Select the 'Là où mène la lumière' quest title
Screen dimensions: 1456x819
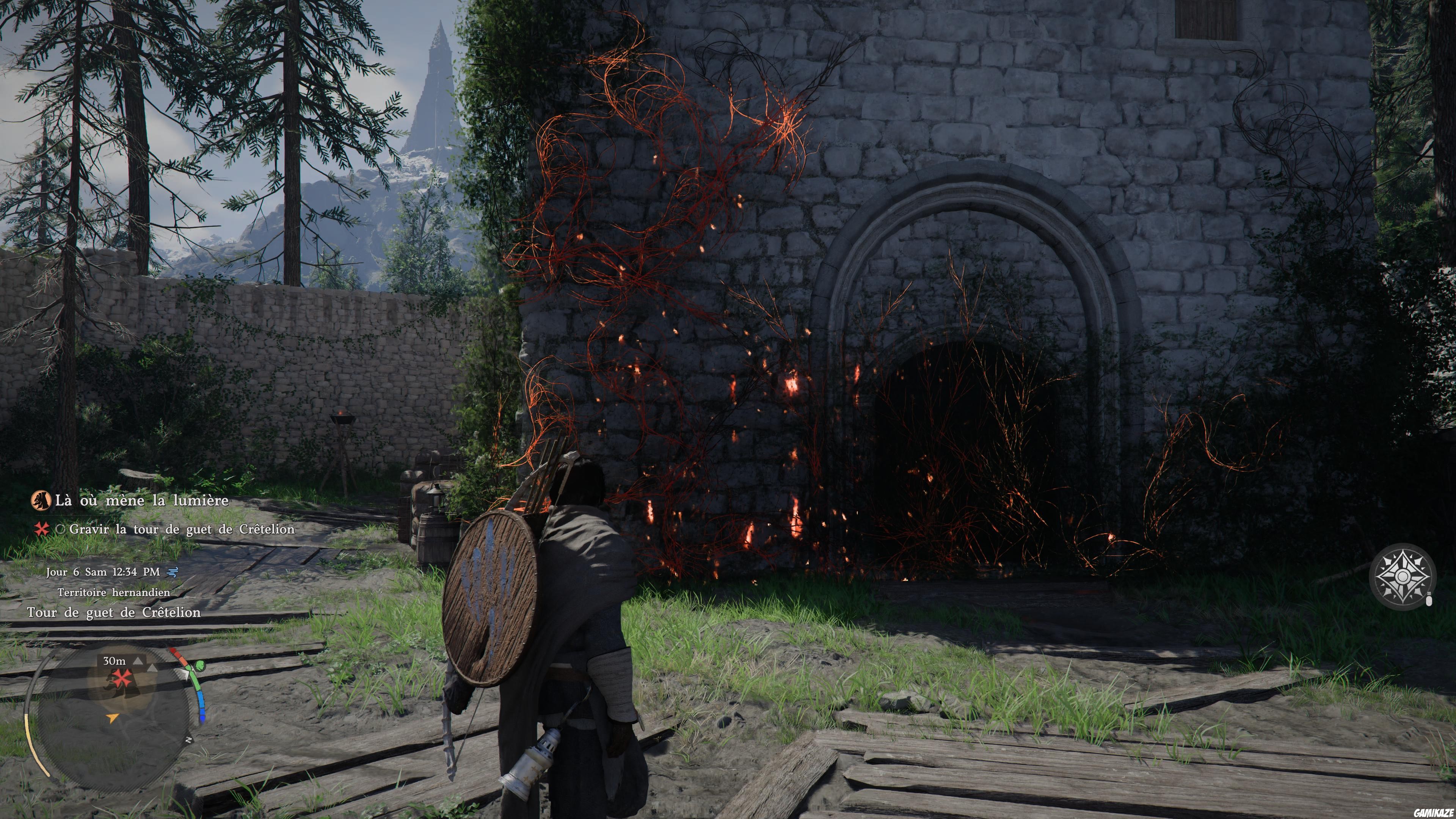coord(141,500)
